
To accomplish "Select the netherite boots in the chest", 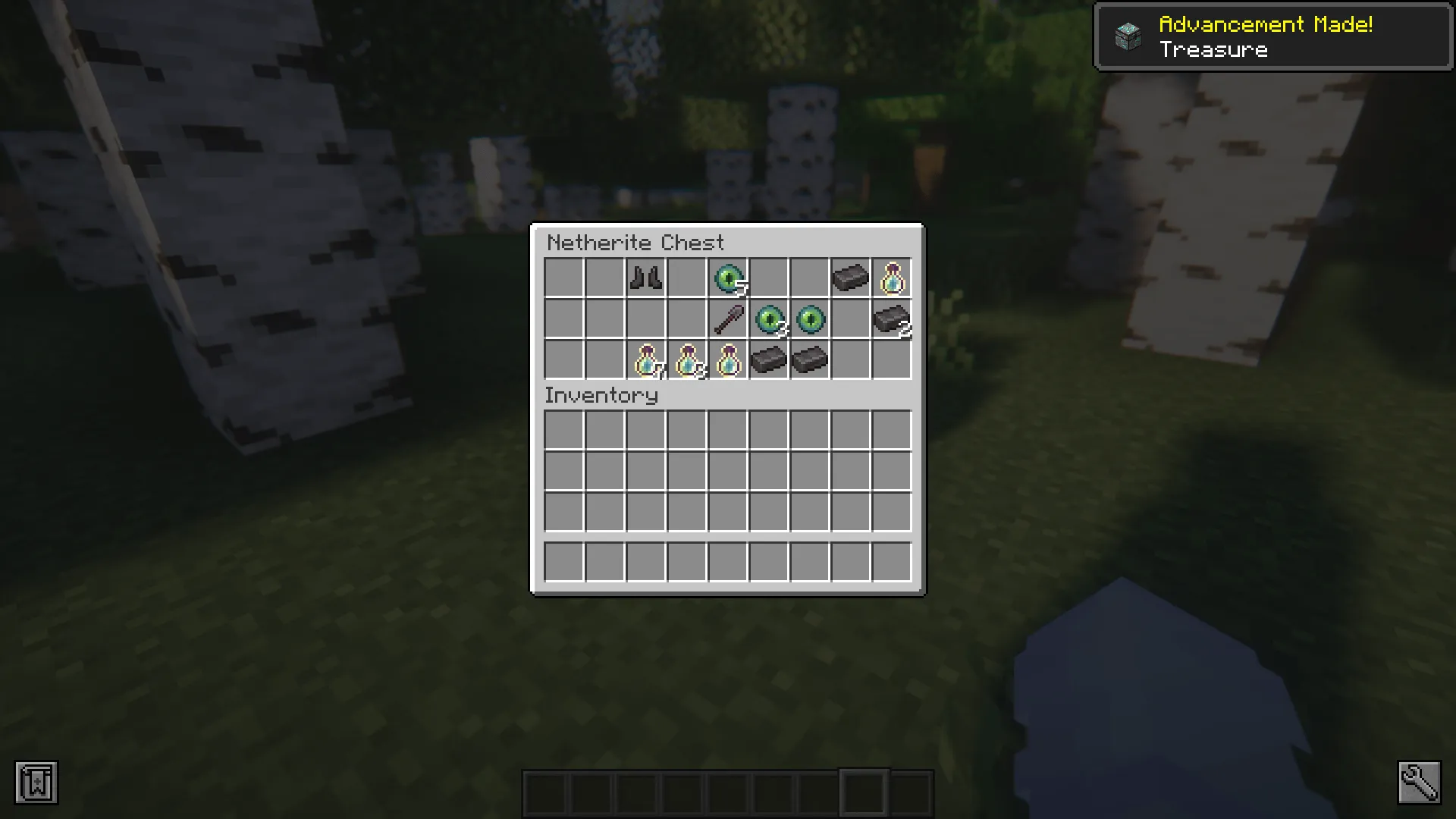I will (645, 279).
